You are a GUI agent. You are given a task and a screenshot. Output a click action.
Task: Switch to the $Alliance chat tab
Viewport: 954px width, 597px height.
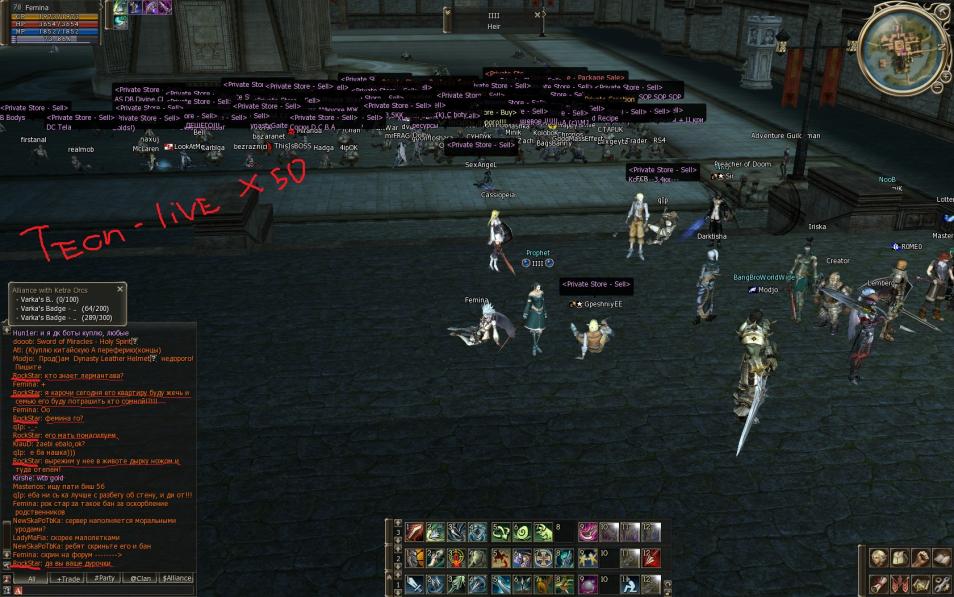[x=176, y=578]
